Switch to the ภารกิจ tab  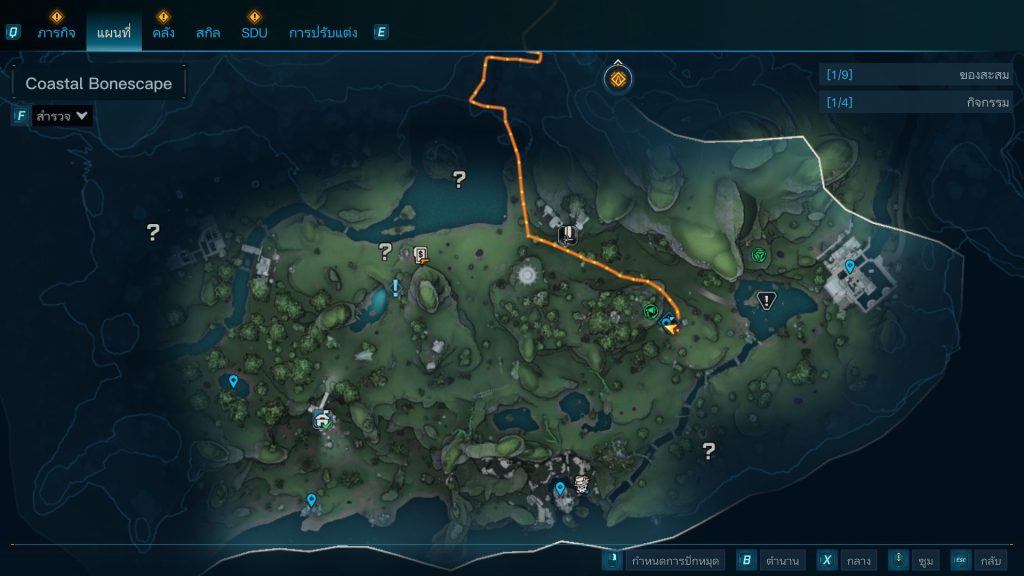click(57, 32)
